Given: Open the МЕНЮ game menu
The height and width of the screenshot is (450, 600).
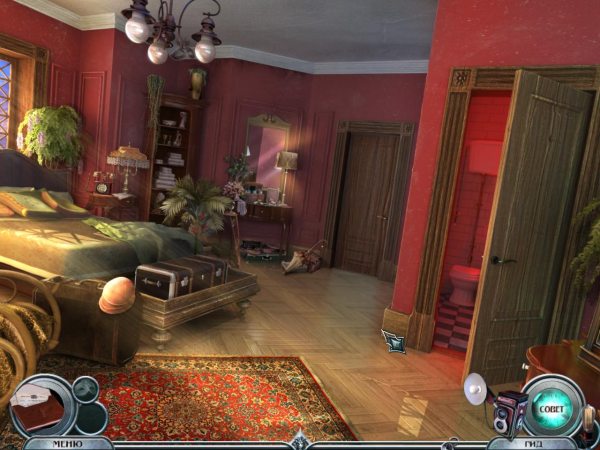Looking at the screenshot, I should click(56, 442).
